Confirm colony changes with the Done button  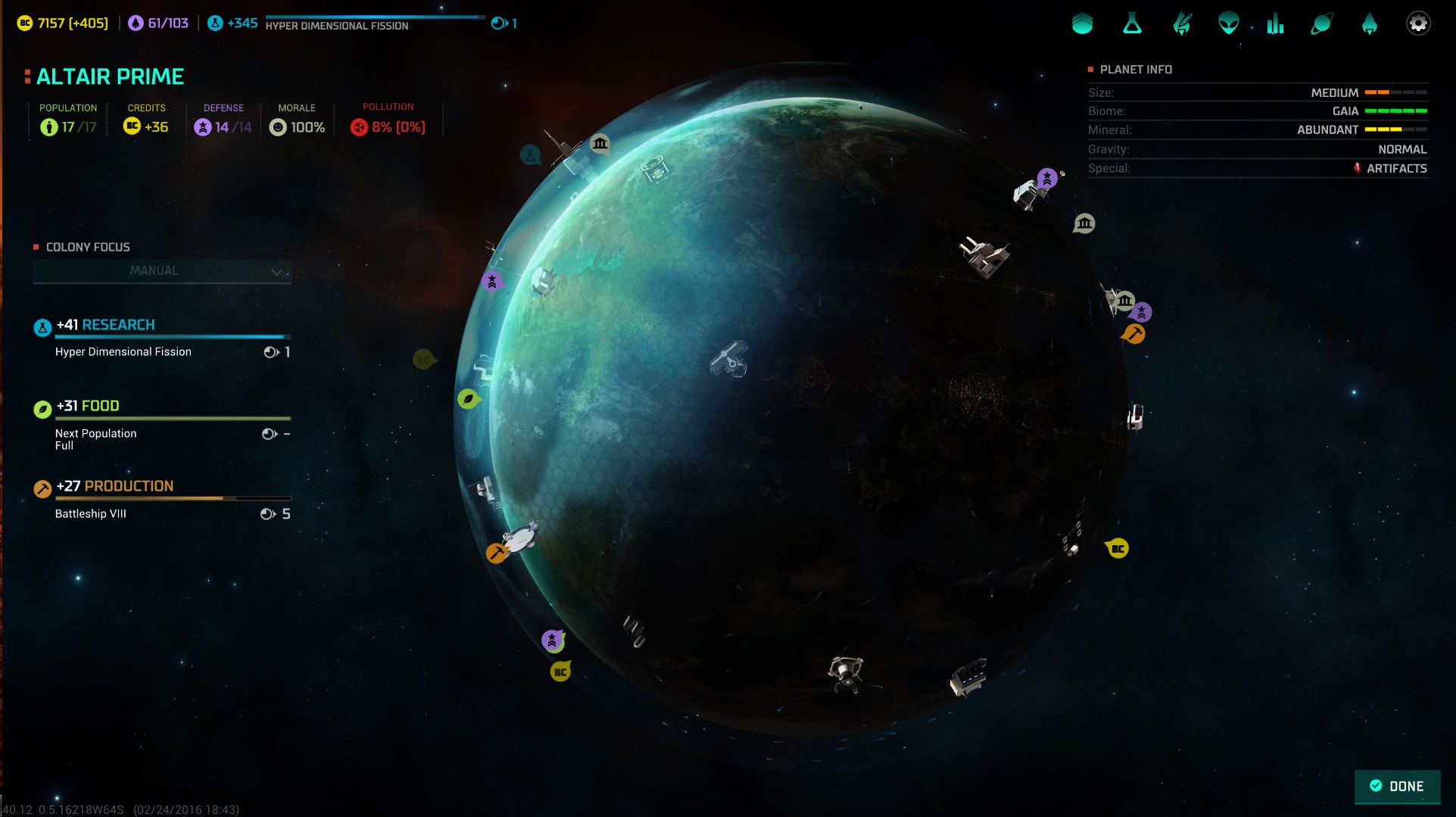[1397, 786]
